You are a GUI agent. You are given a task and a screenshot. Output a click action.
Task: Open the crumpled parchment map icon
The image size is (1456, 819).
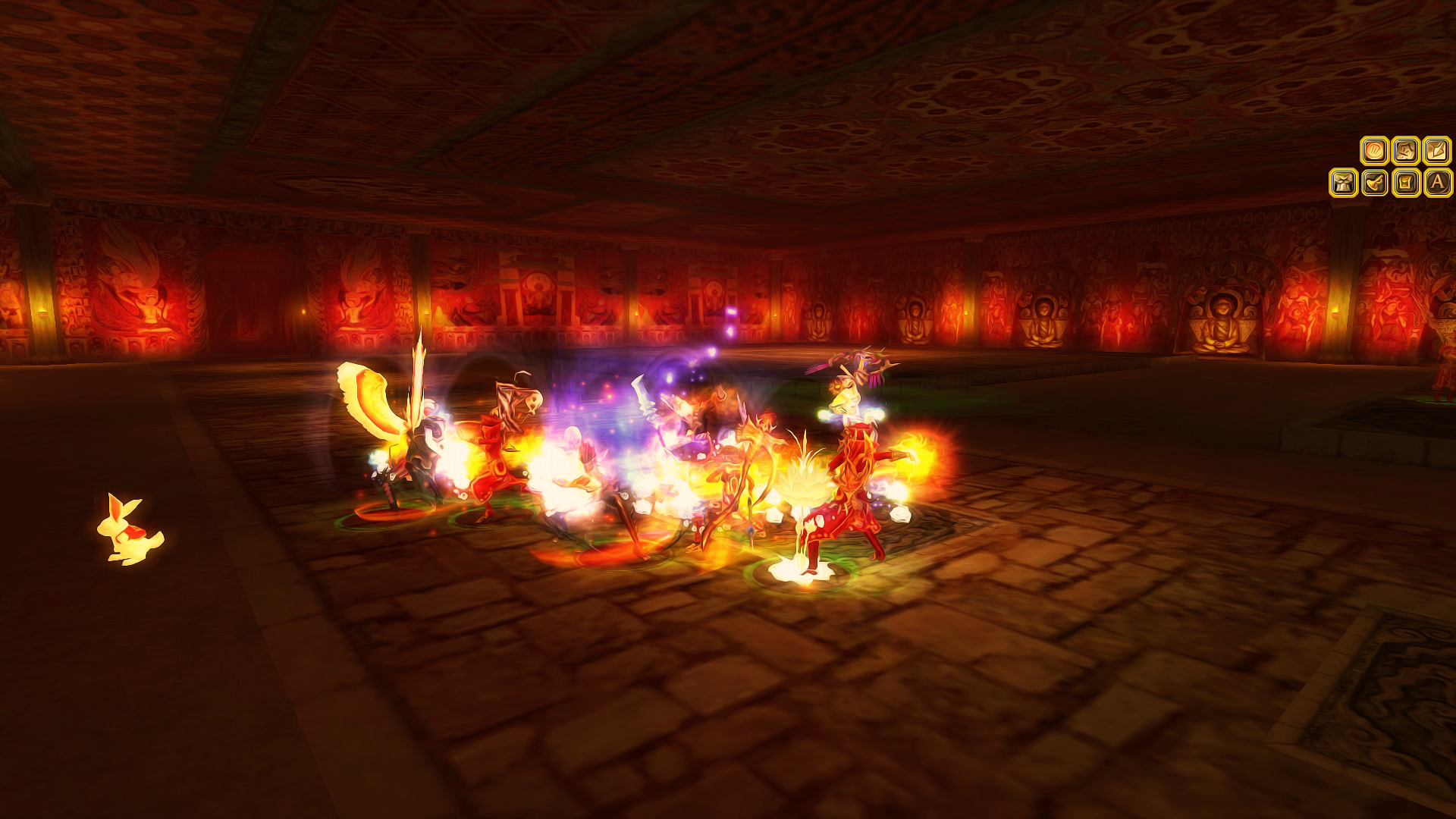pos(1405,151)
